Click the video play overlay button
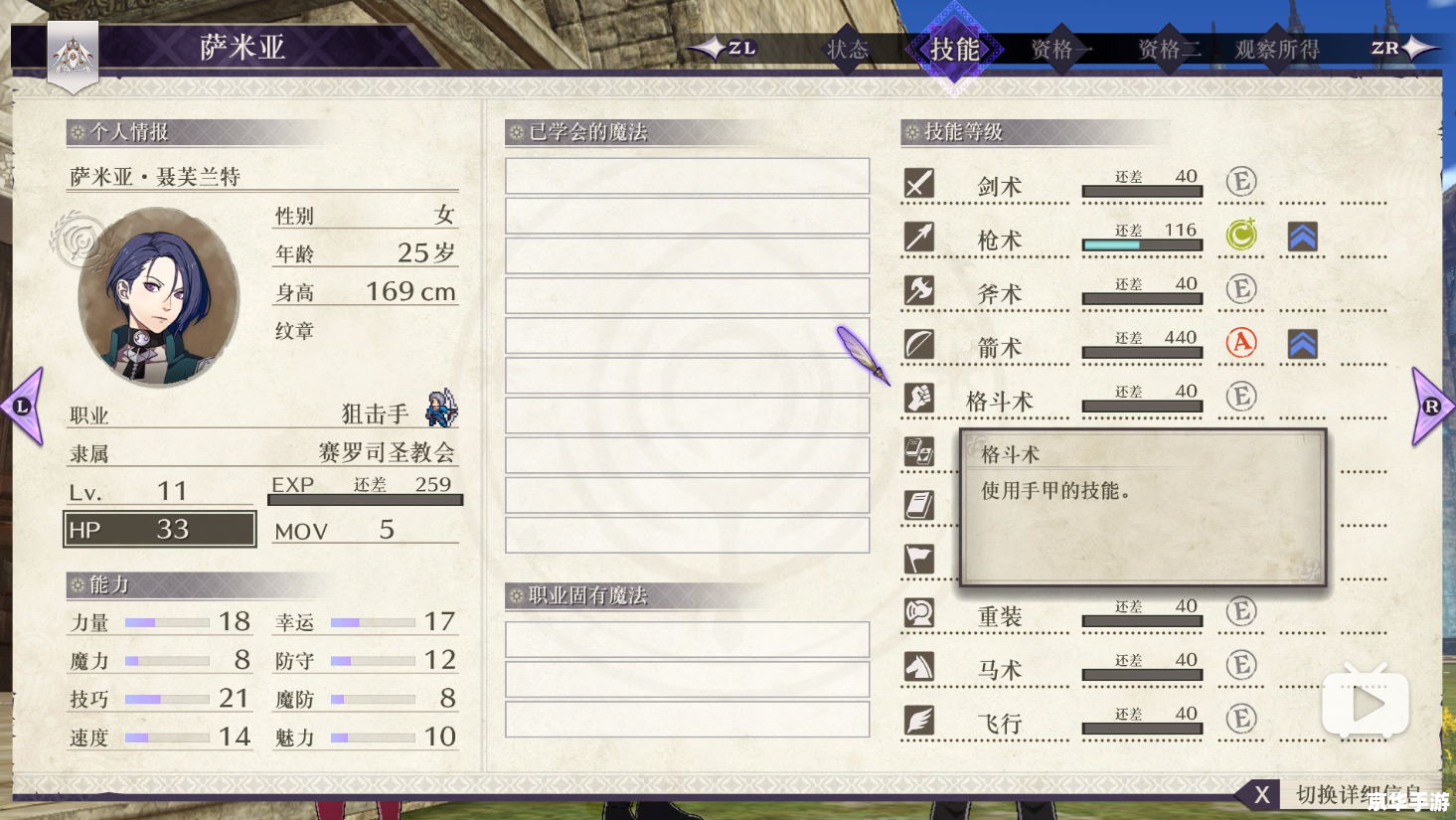Image resolution: width=1456 pixels, height=820 pixels. click(1366, 704)
